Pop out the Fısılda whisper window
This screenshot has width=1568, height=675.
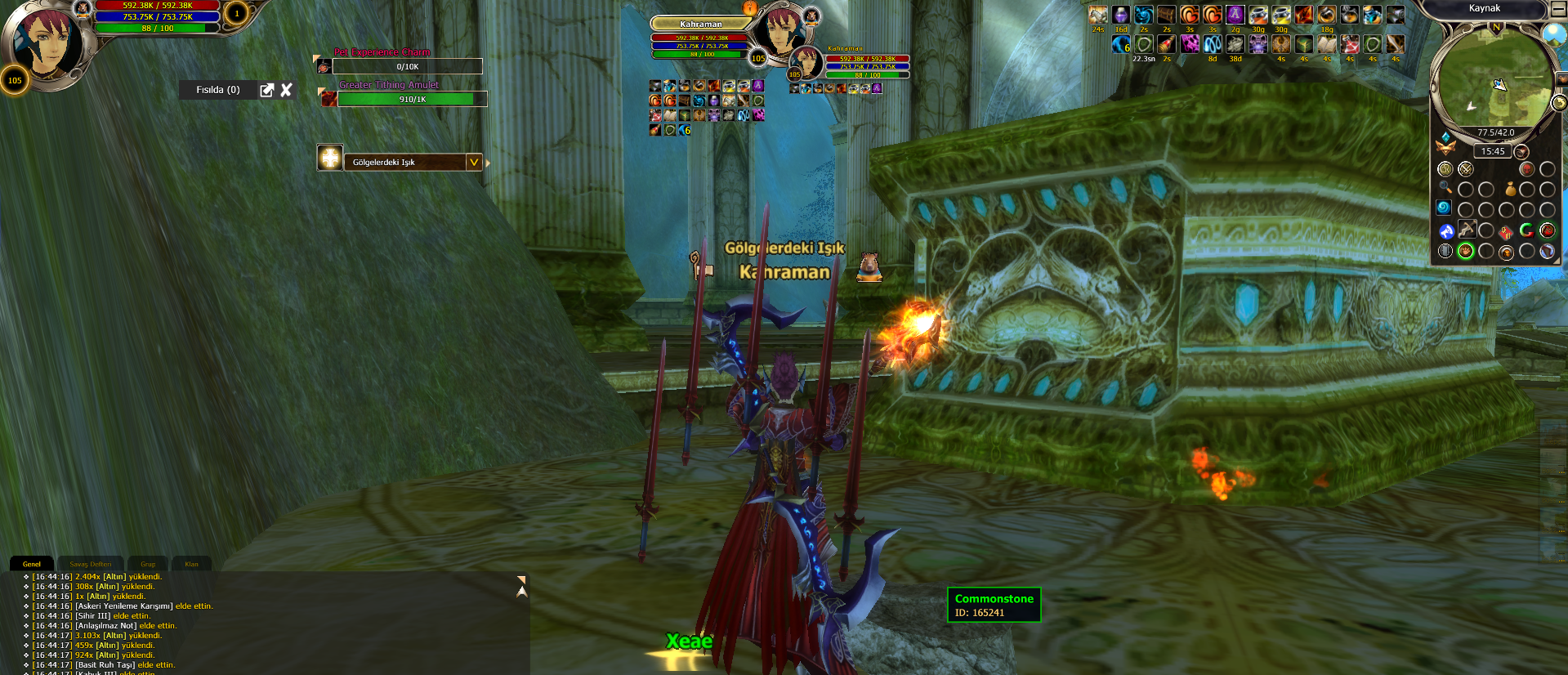pyautogui.click(x=266, y=90)
